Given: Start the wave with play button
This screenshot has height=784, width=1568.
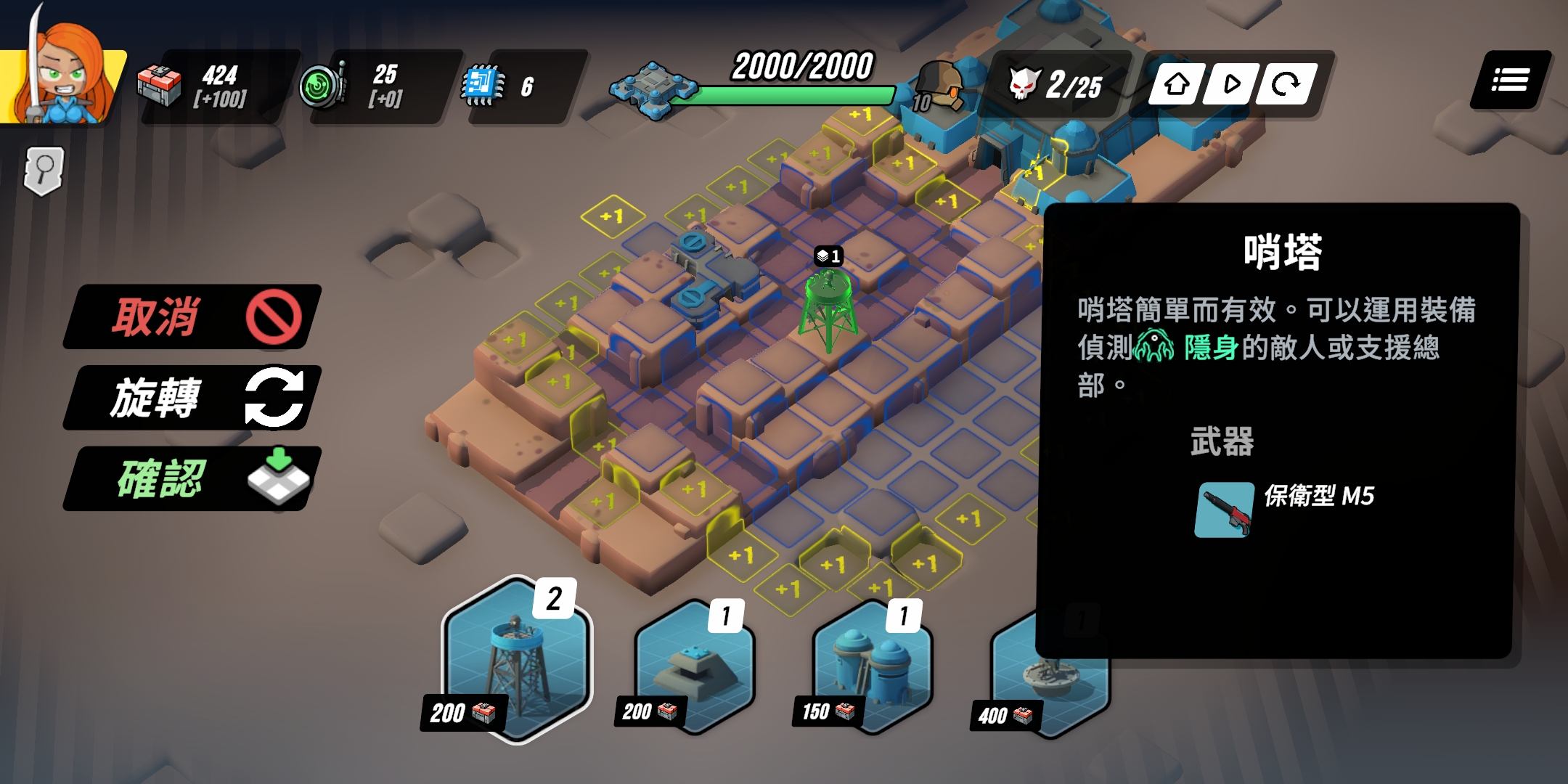Looking at the screenshot, I should 1231,85.
